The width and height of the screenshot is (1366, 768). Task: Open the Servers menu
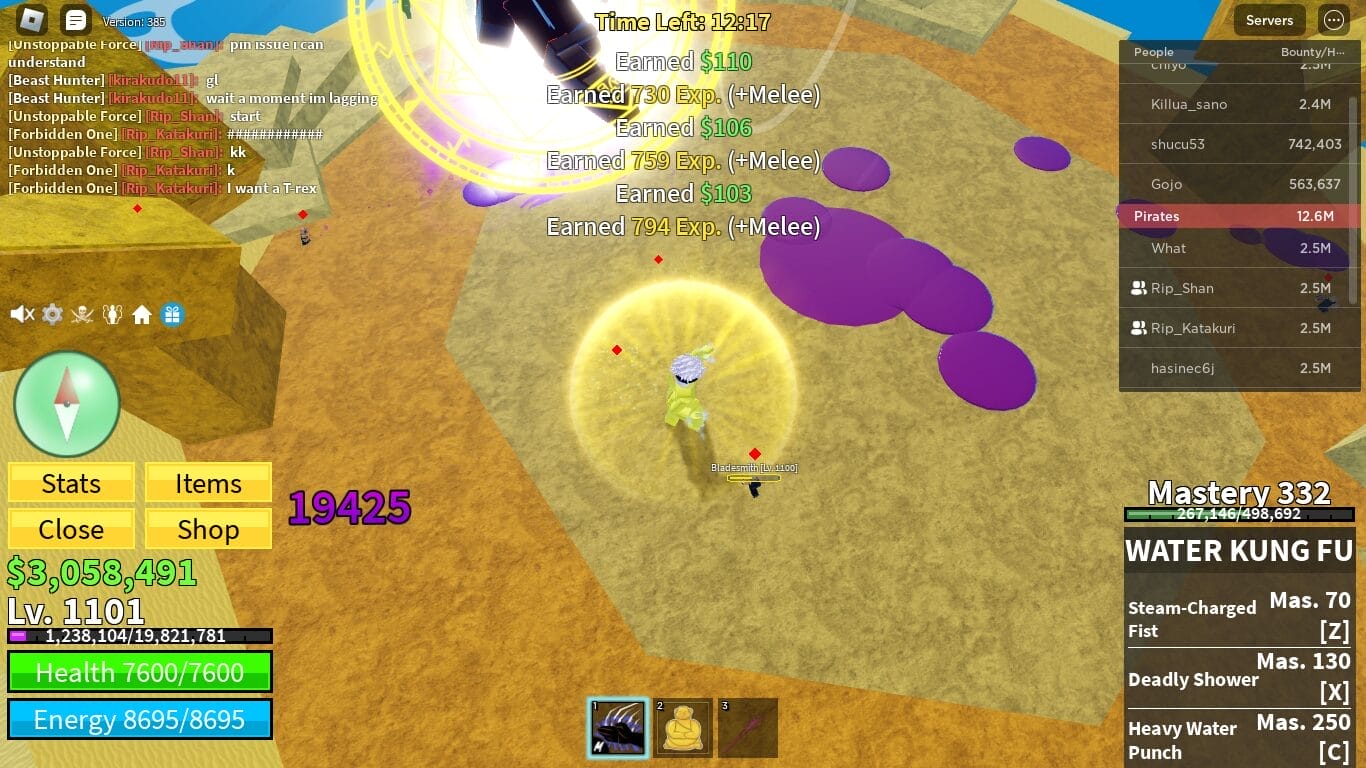[1268, 19]
